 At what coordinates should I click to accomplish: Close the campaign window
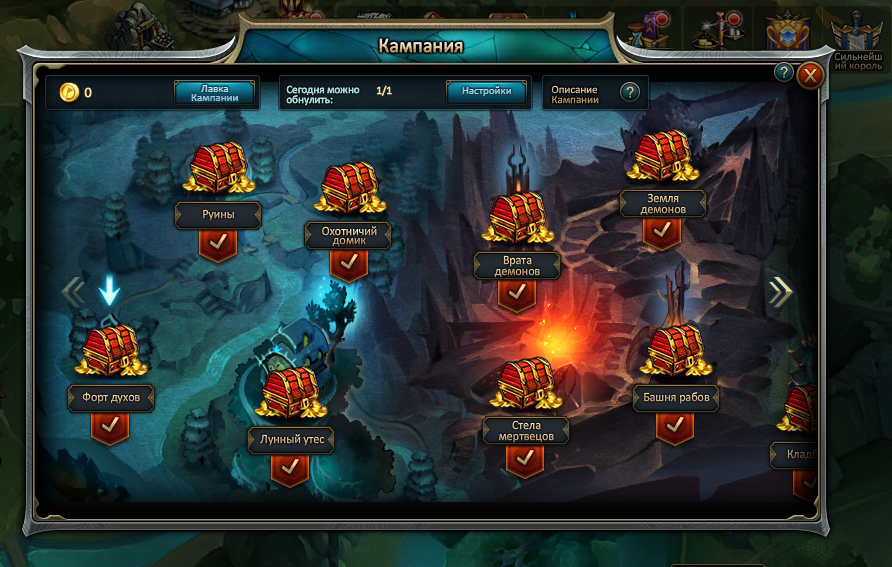(810, 75)
